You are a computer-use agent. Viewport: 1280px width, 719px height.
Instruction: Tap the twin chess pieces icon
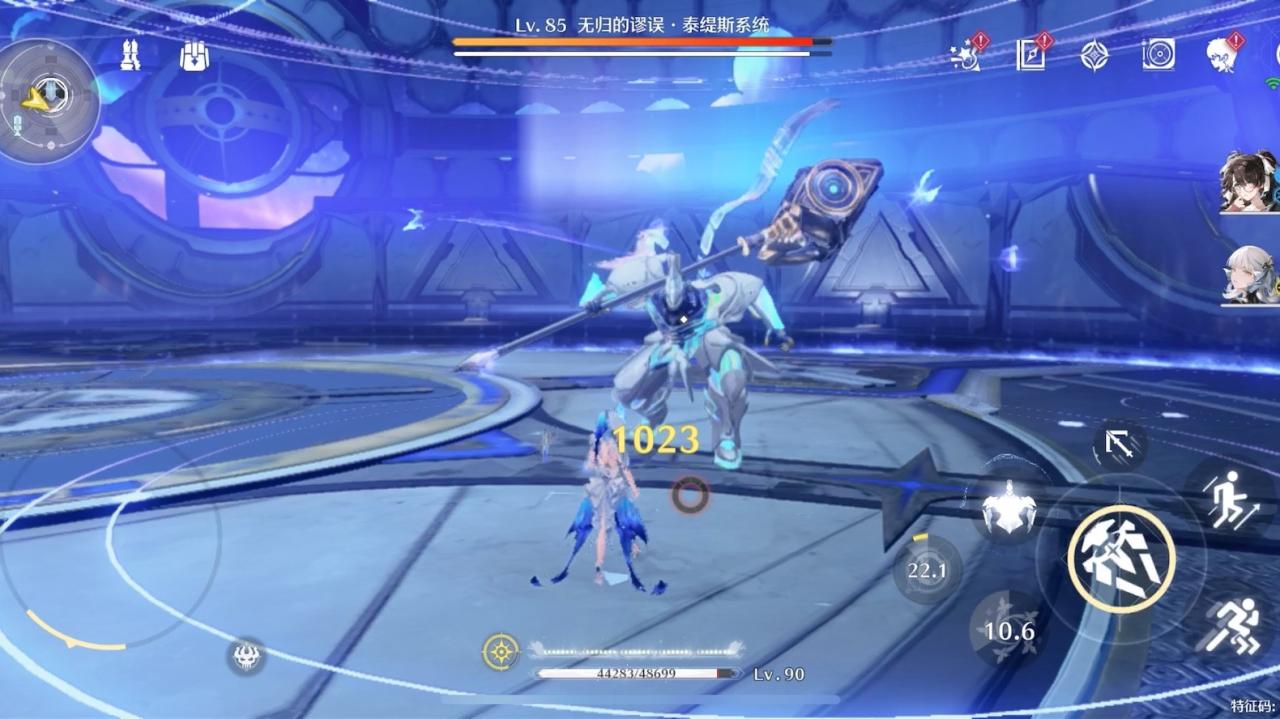130,55
